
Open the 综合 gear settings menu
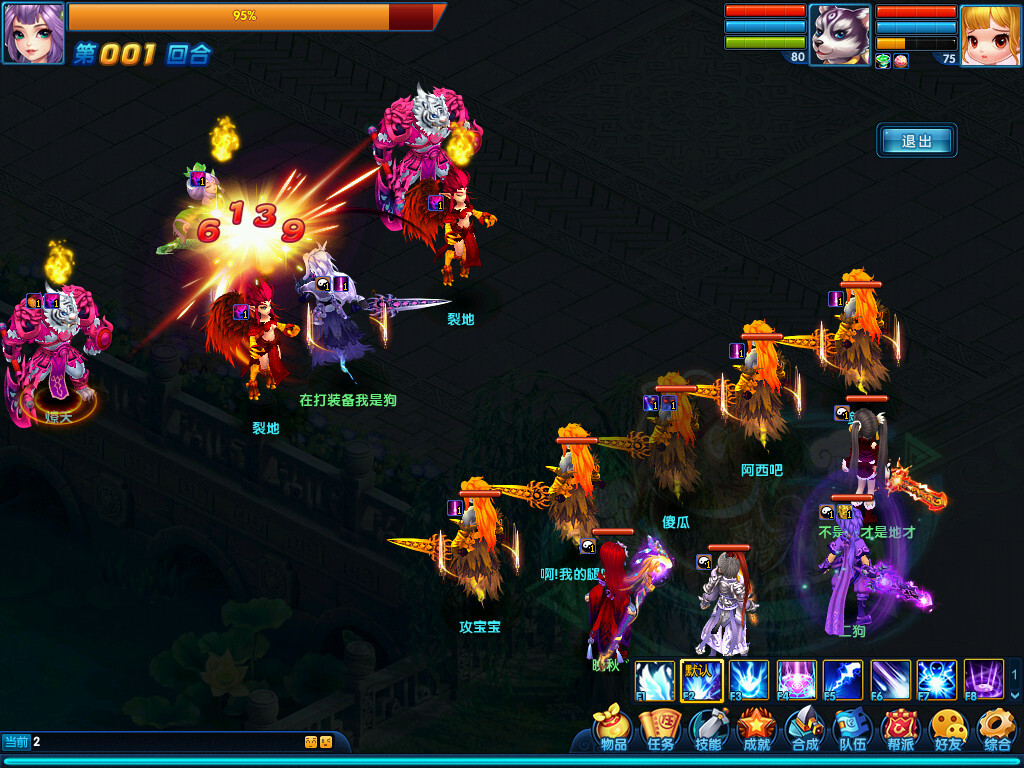[x=996, y=730]
